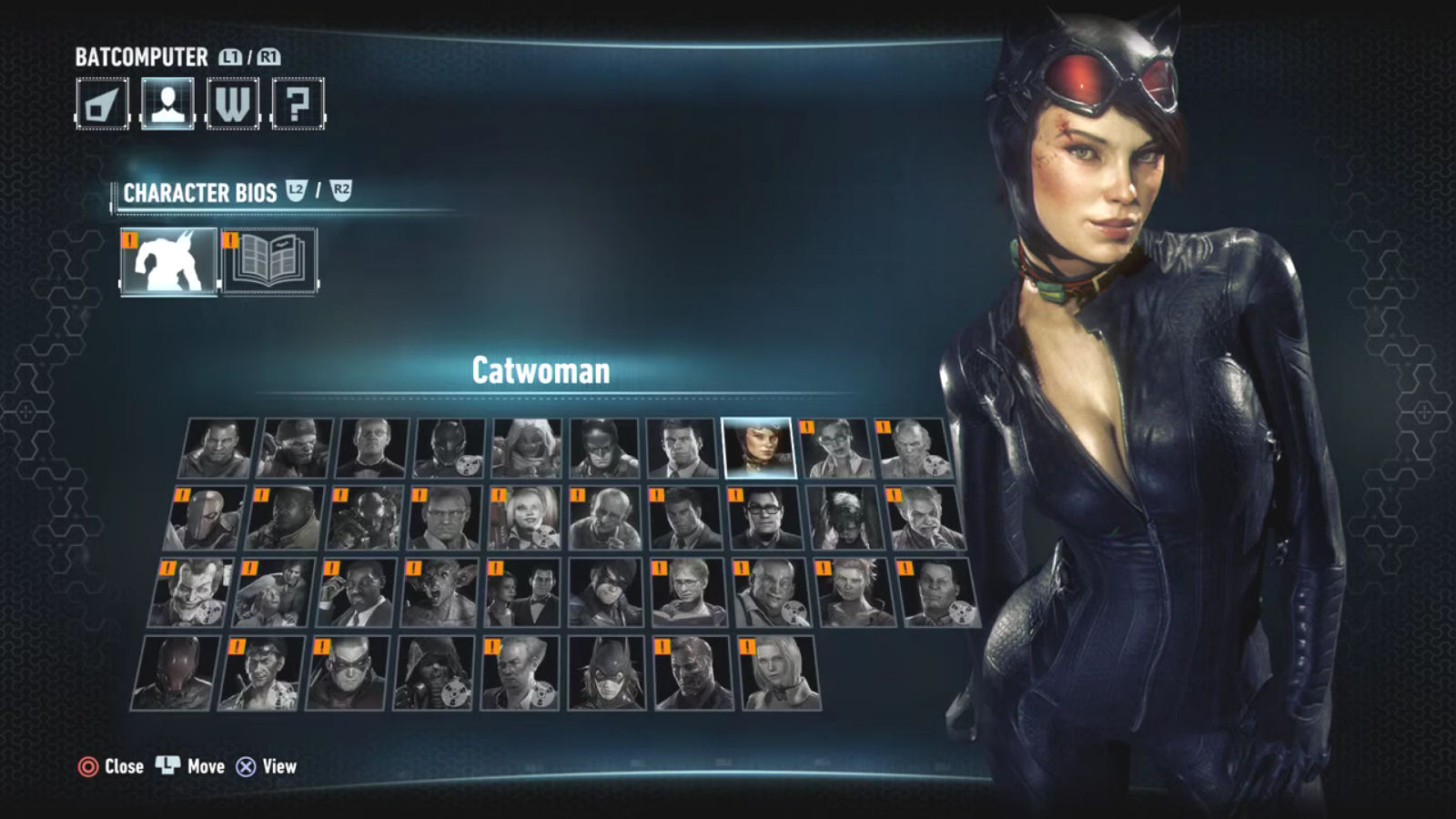The height and width of the screenshot is (819, 1456).
Task: Open the W-shaped Batcomputer tab
Action: tap(233, 104)
